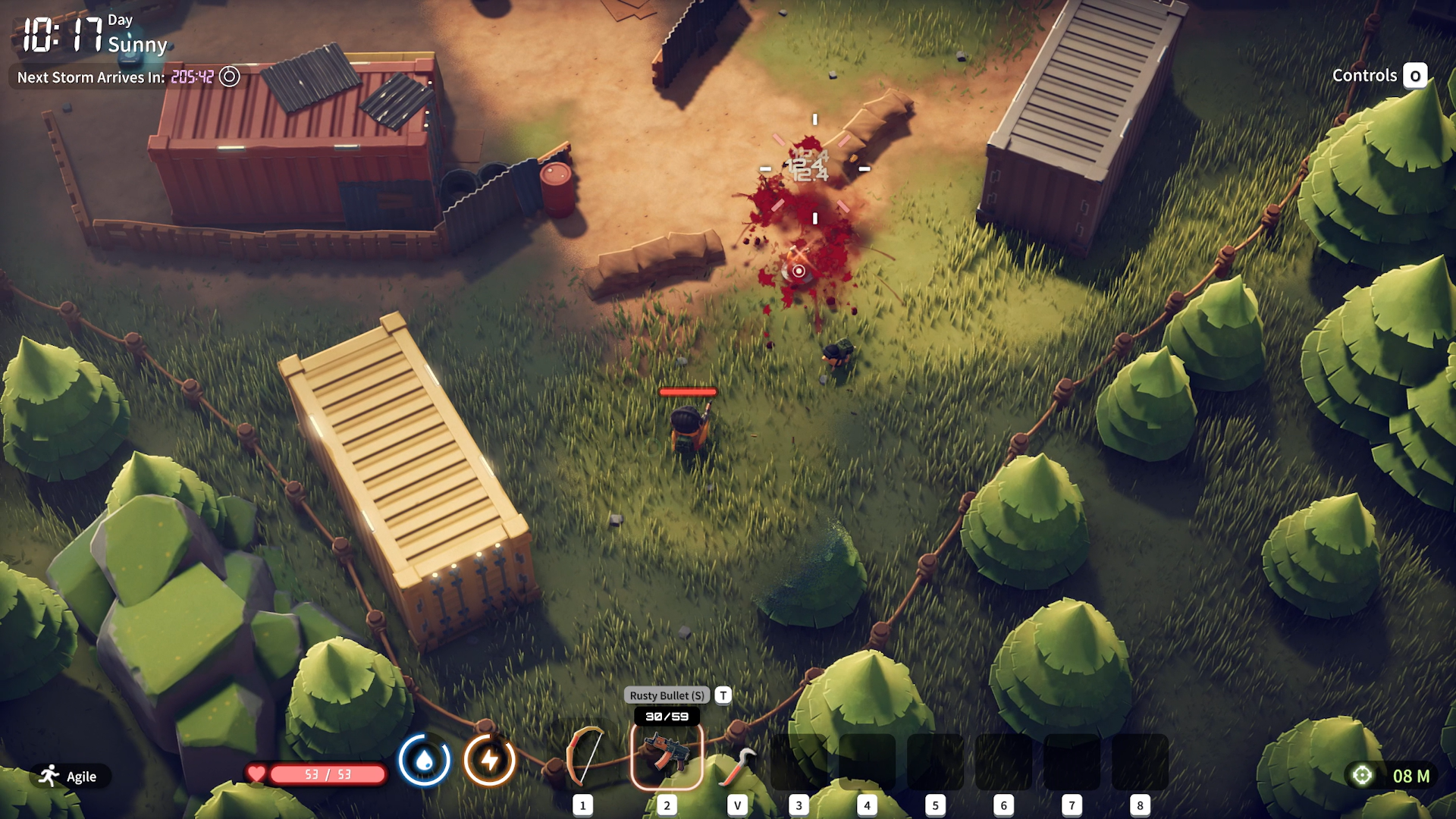Click the water droplet thirst indicator
The height and width of the screenshot is (819, 1456).
point(425,760)
